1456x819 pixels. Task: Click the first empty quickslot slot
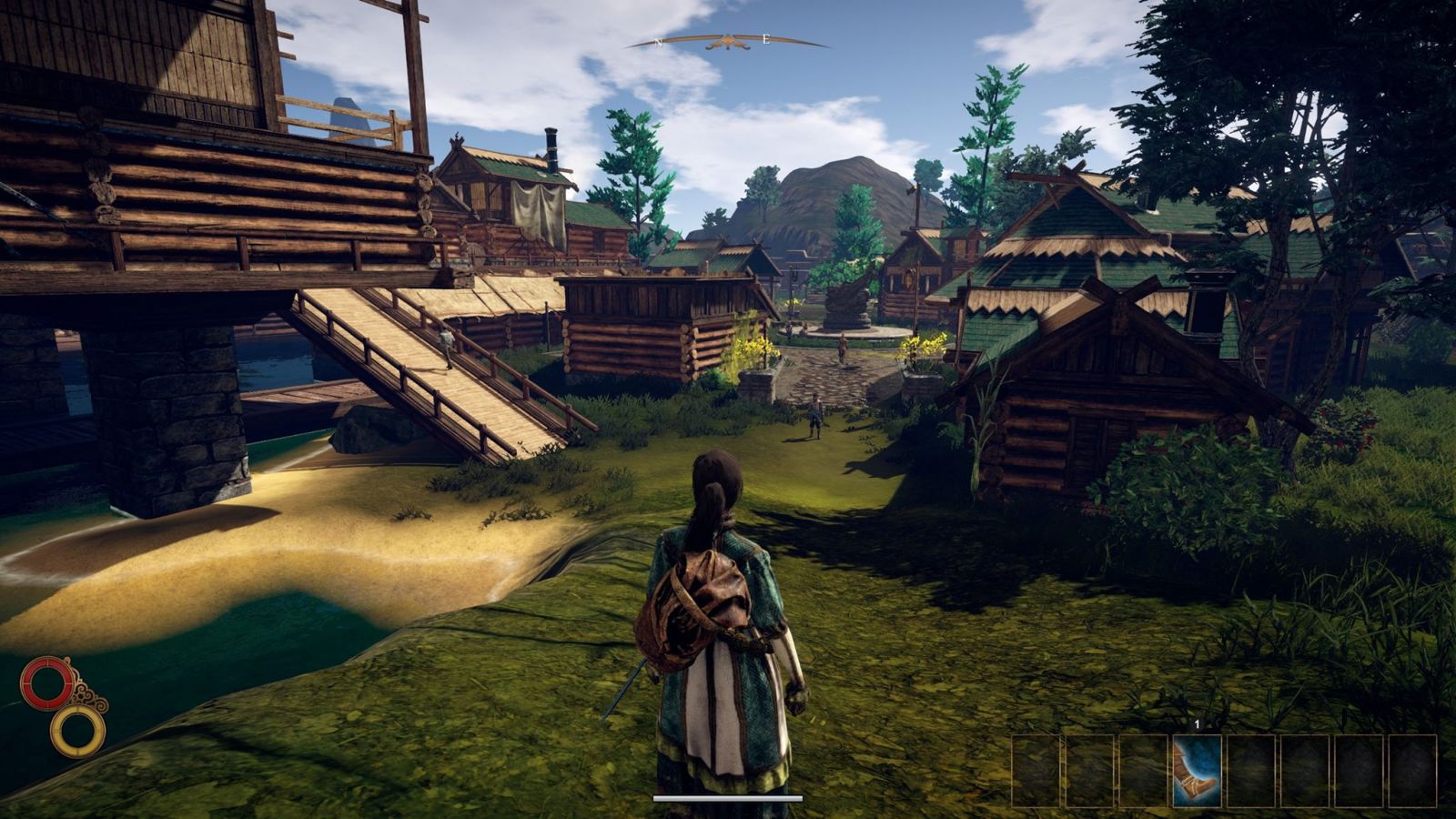pos(1036,764)
